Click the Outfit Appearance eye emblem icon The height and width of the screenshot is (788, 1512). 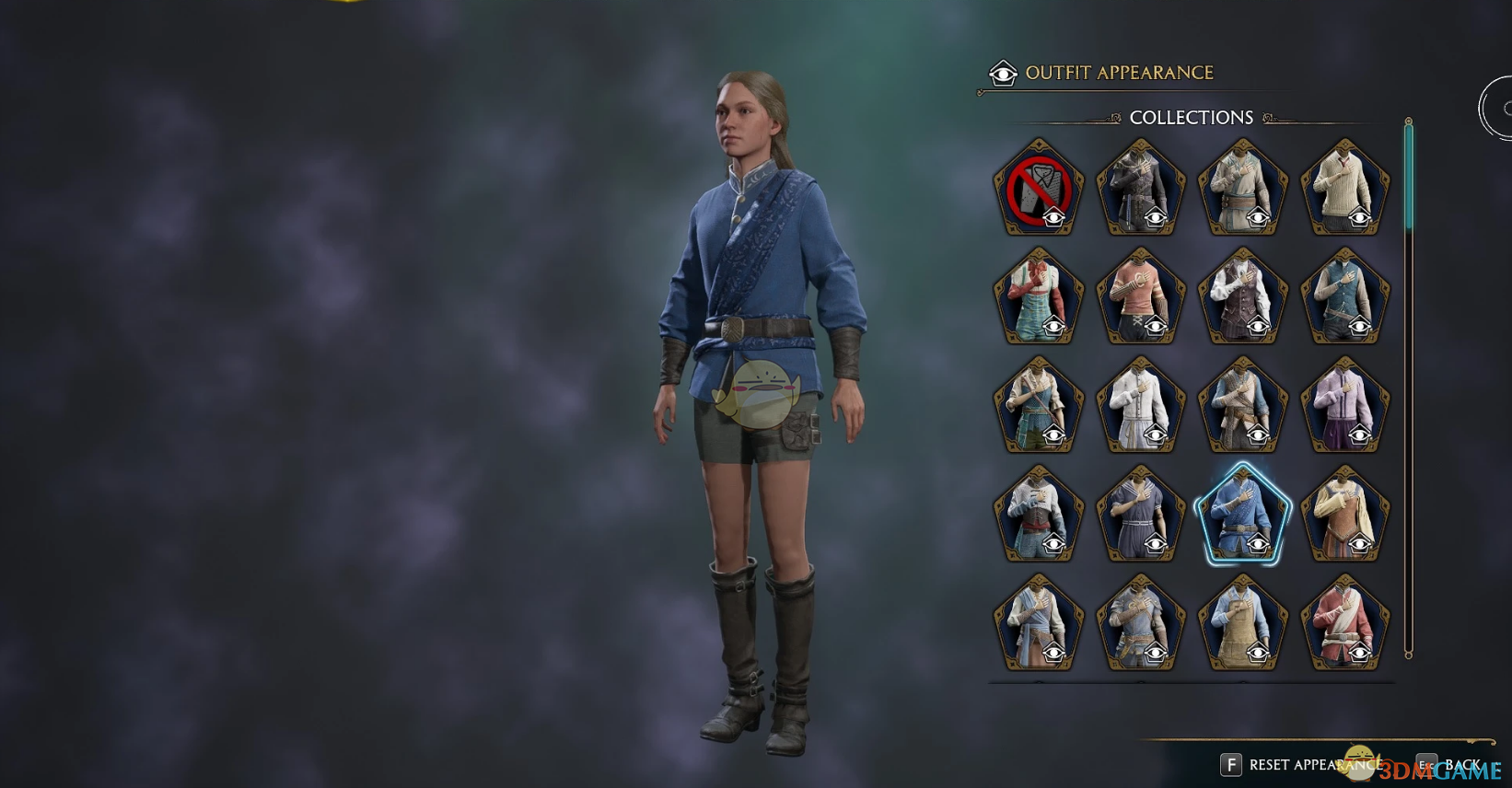pyautogui.click(x=1004, y=72)
